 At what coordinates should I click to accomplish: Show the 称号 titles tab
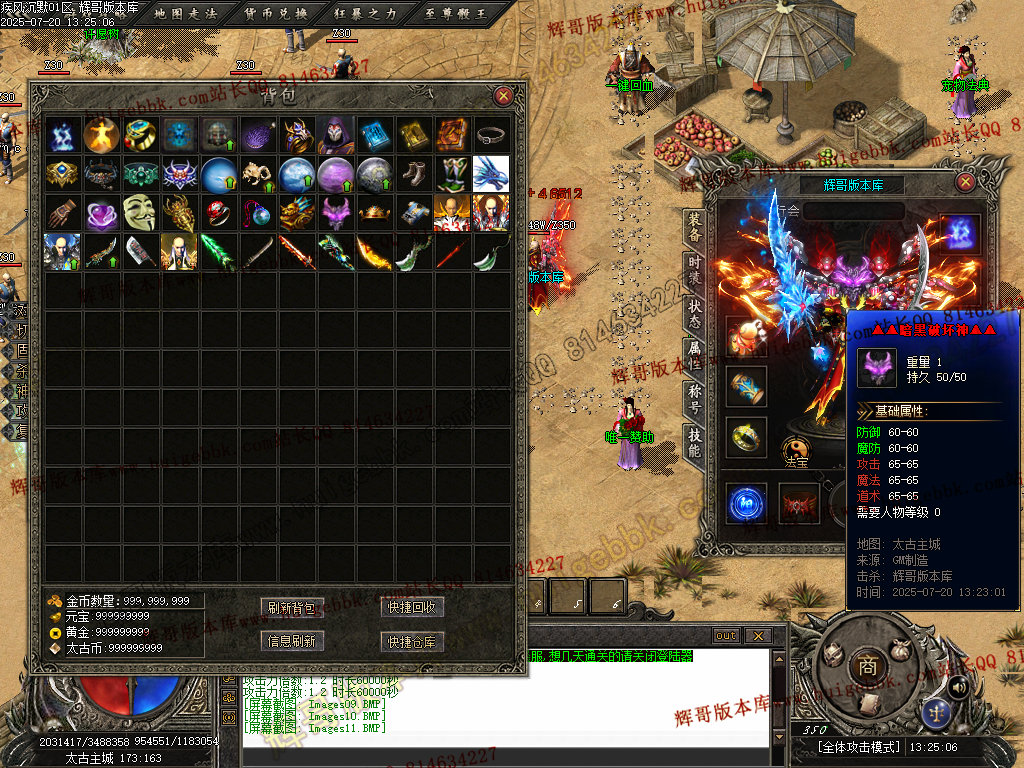pos(695,399)
